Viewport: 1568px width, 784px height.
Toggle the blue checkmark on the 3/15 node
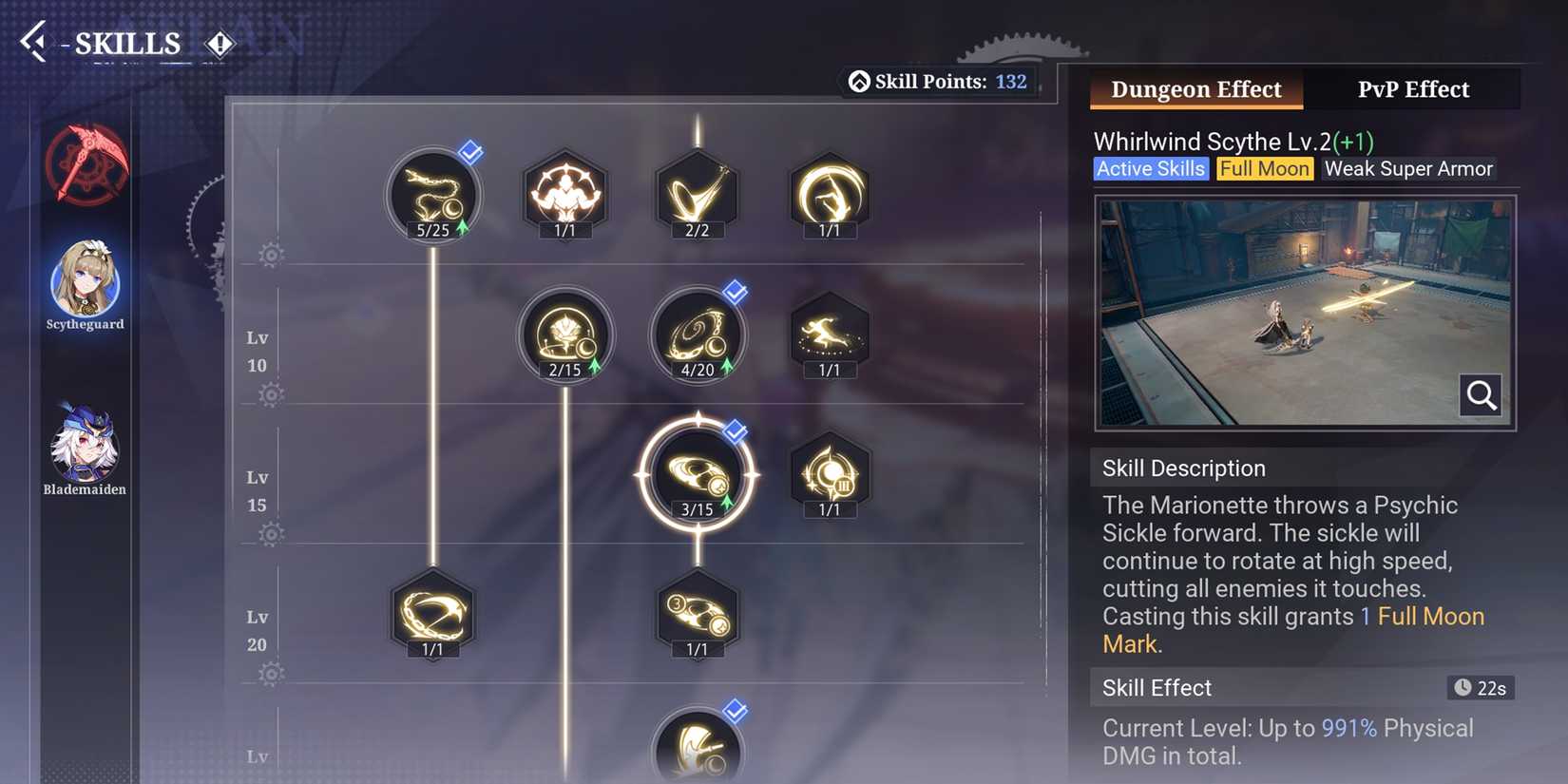coord(734,430)
